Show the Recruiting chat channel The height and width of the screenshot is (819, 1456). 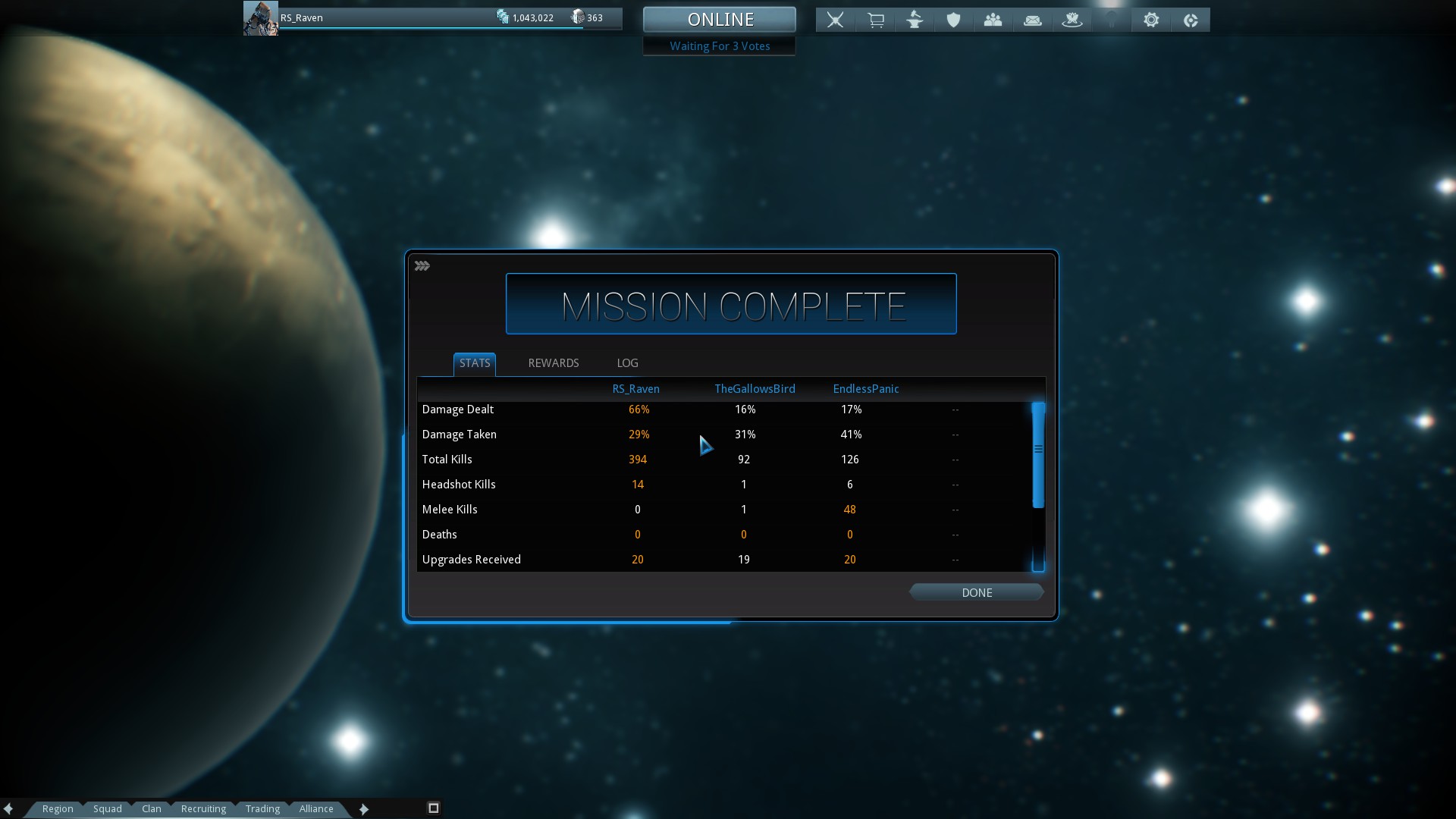(x=203, y=808)
